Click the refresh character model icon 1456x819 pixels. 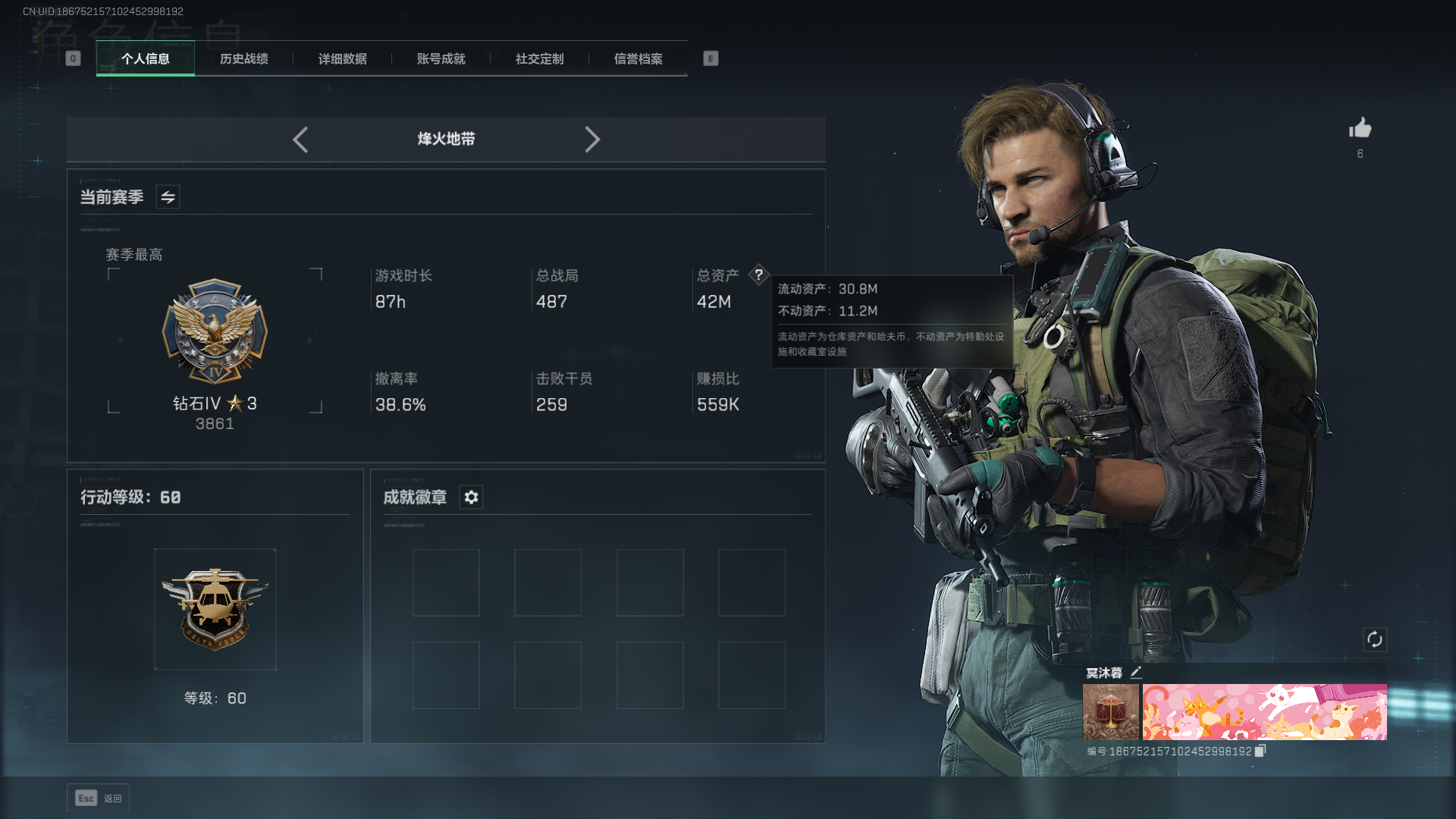(1374, 639)
